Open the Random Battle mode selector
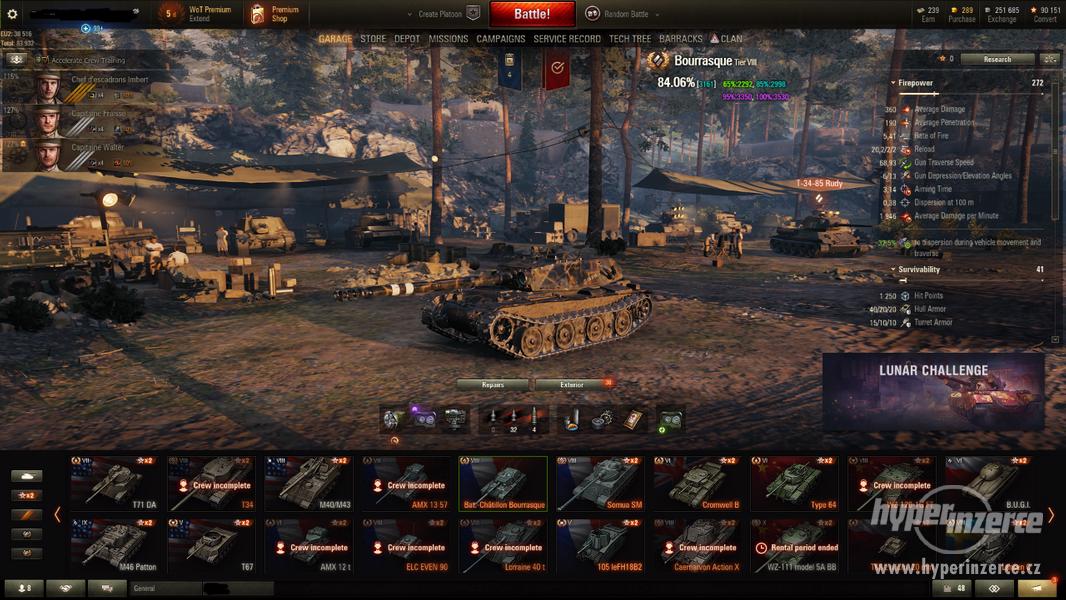The height and width of the screenshot is (600, 1066). [618, 14]
